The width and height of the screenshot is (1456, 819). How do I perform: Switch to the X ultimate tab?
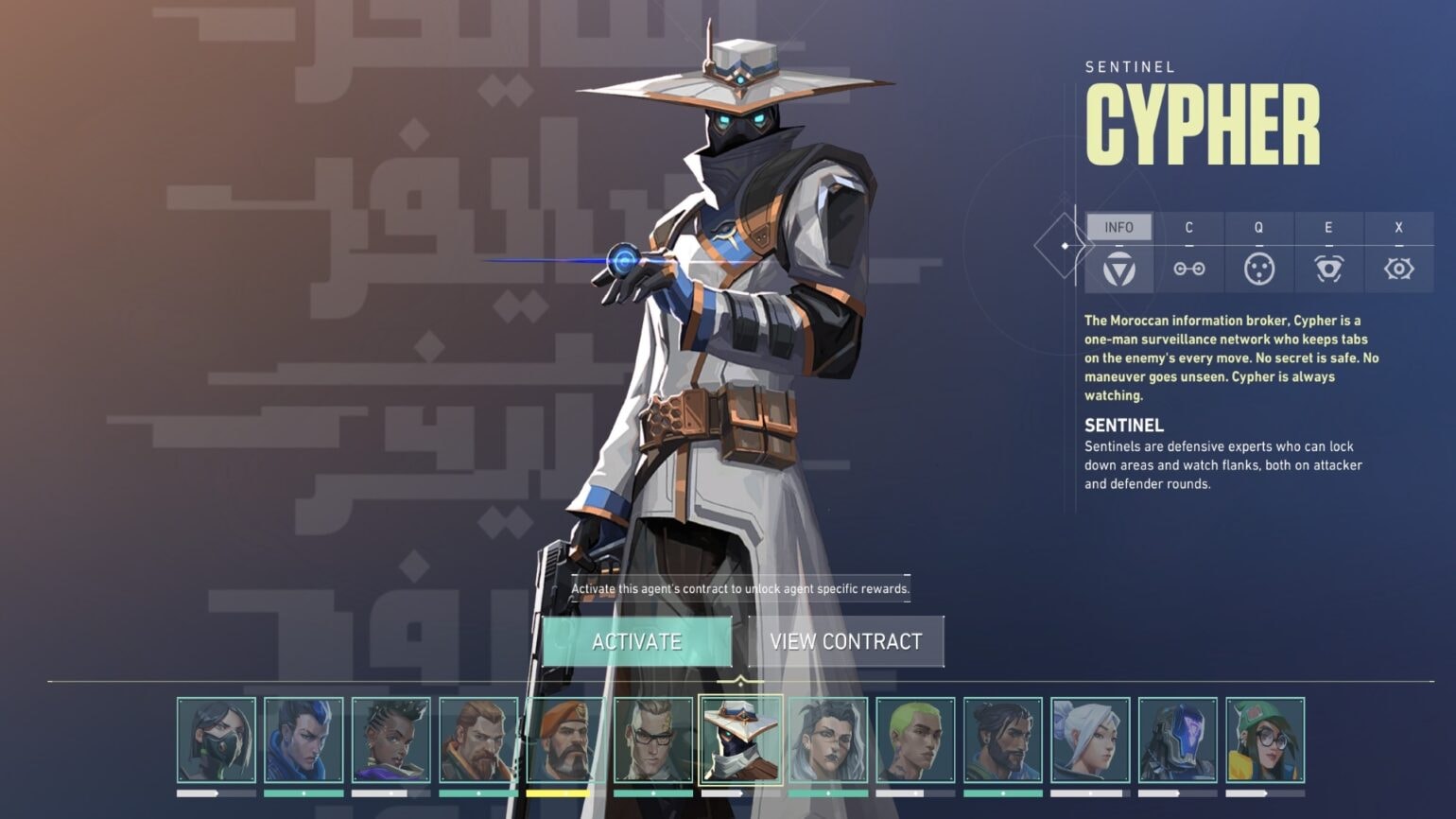click(1399, 227)
